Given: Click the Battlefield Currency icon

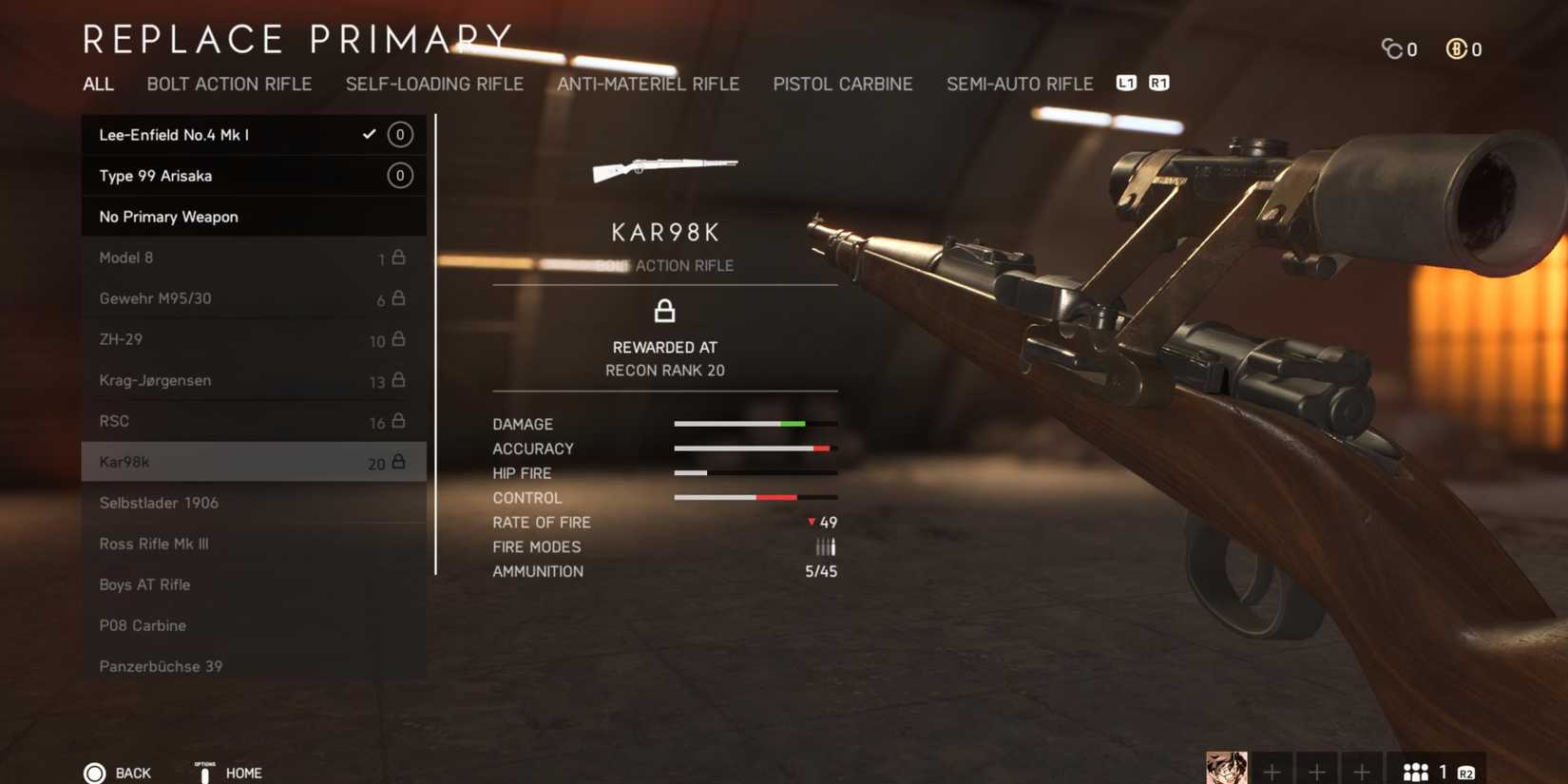Looking at the screenshot, I should [1457, 48].
